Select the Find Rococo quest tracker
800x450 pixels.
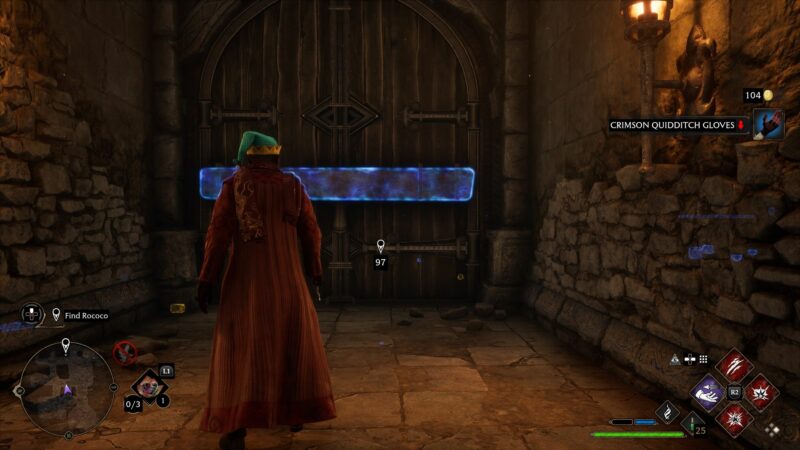pos(80,315)
